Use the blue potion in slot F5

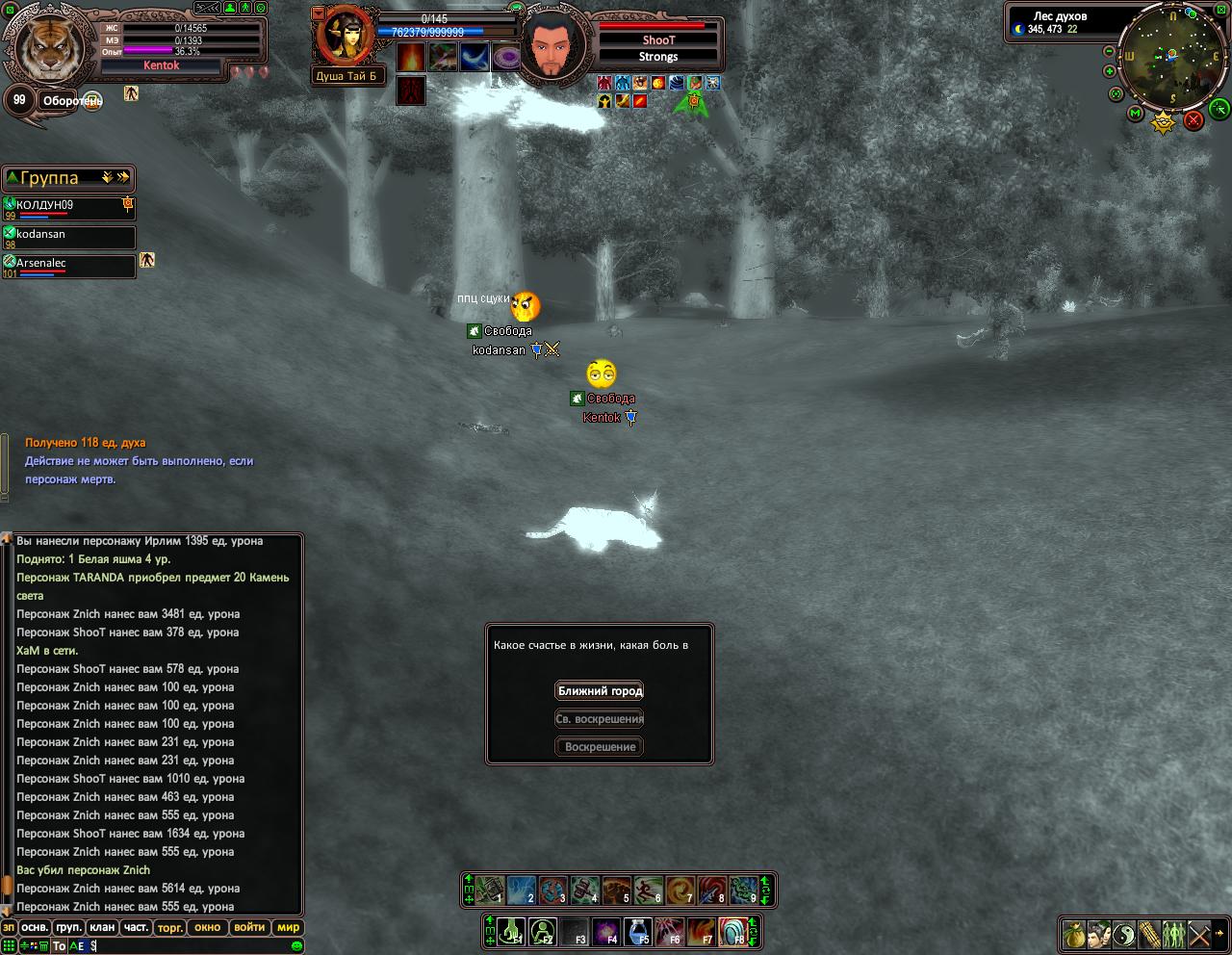tap(637, 931)
